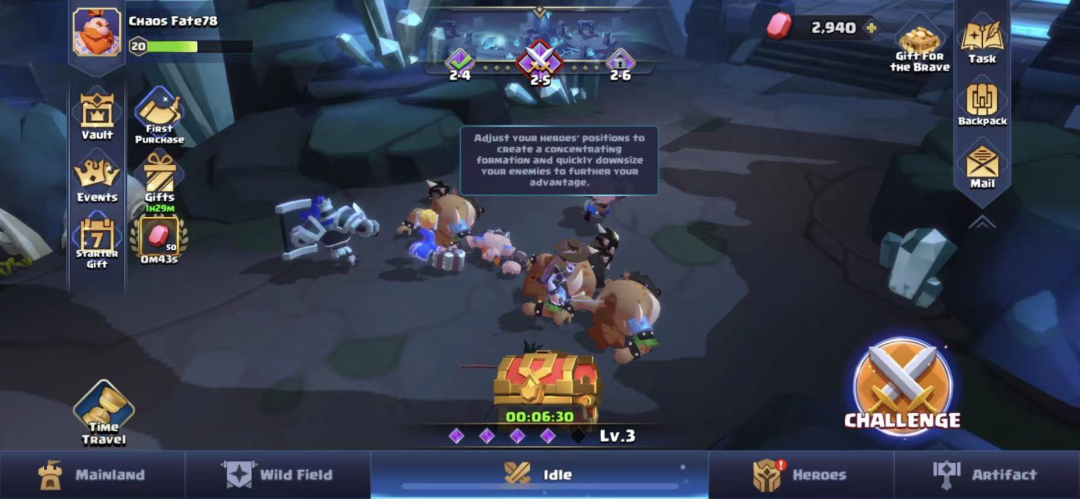Open the First Purchase offer
This screenshot has width=1080, height=499.
click(158, 113)
